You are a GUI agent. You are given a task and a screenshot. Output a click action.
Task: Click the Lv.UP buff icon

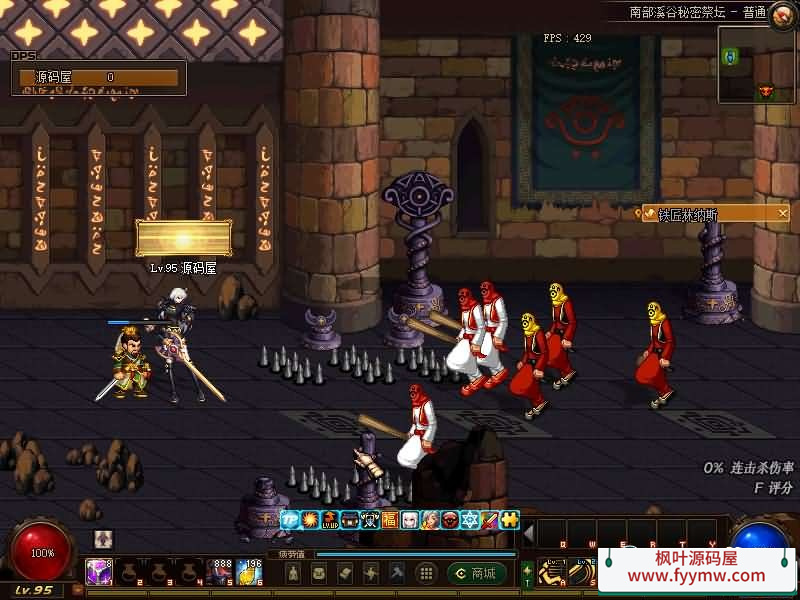click(330, 520)
